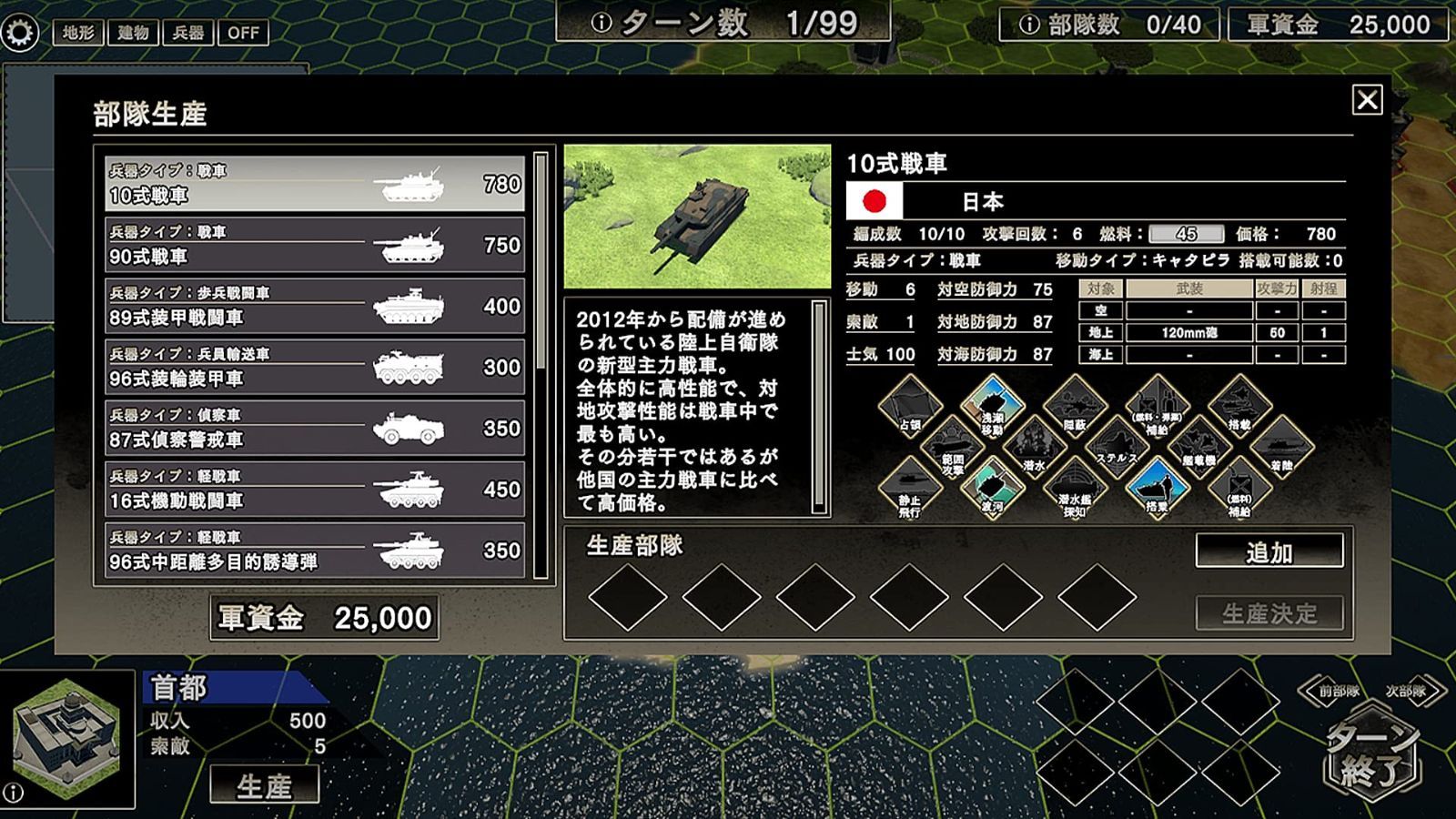
Task: Toggle the 兵器 weapons overlay
Action: pos(187,33)
